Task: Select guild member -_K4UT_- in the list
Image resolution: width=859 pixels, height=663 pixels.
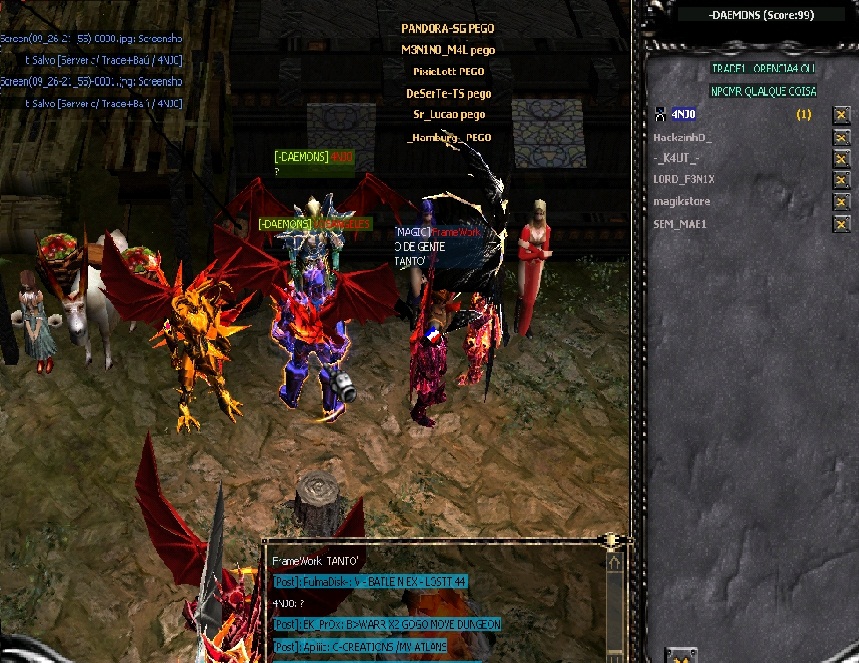Action: tap(676, 158)
